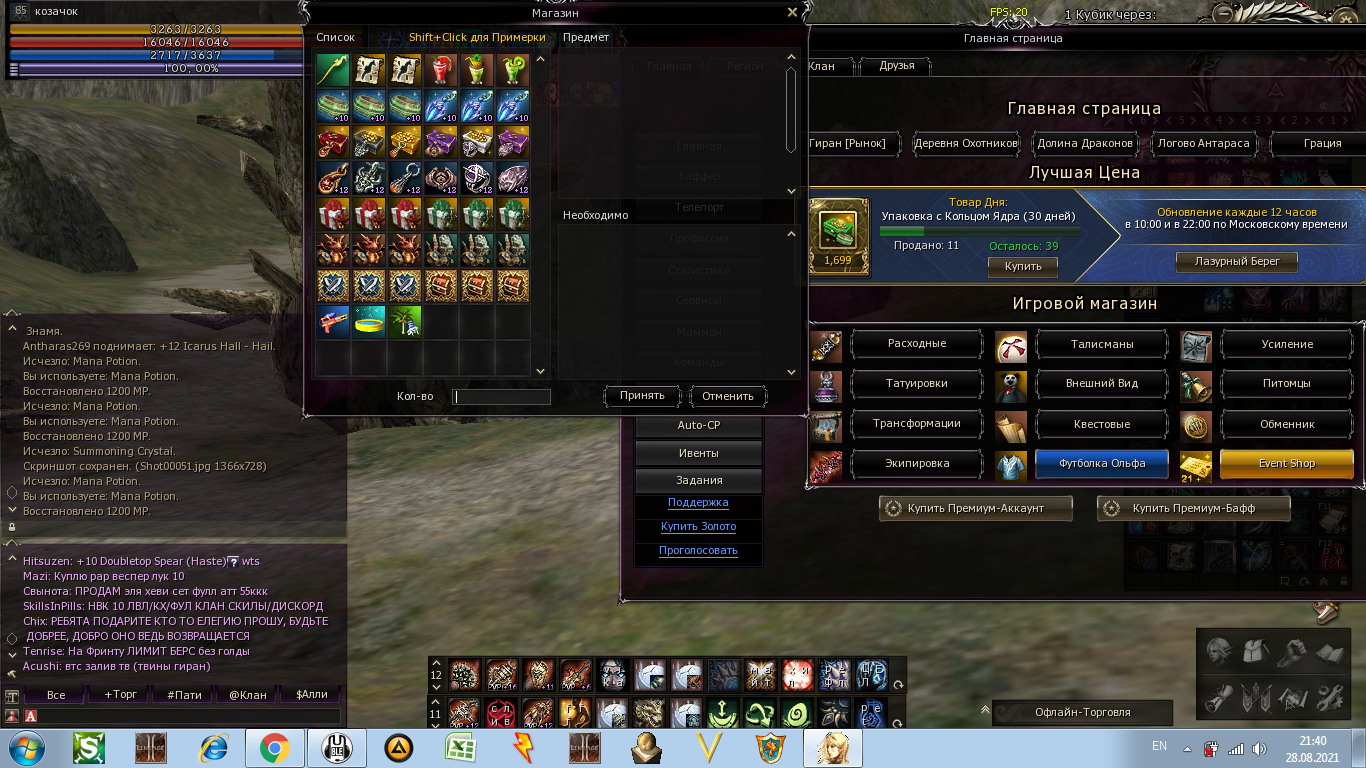Open the Предмет tab in the shop window

(584, 37)
